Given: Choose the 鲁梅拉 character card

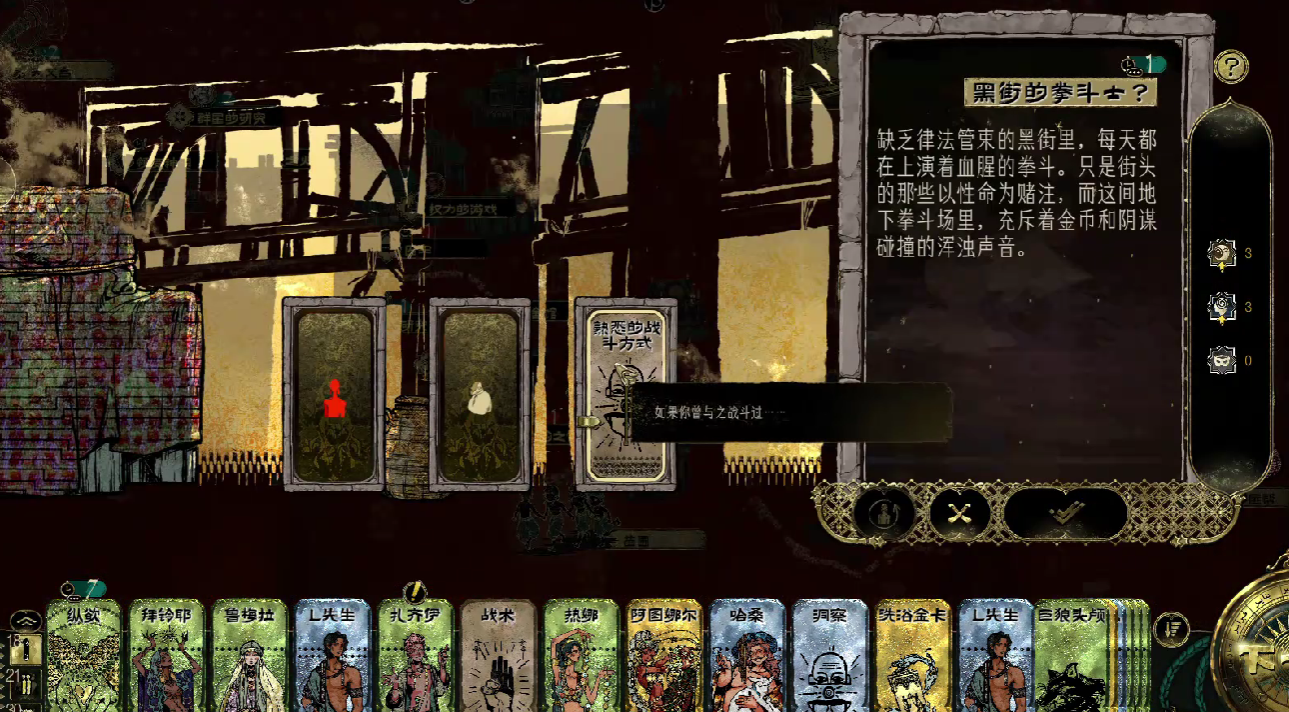Looking at the screenshot, I should (x=250, y=656).
